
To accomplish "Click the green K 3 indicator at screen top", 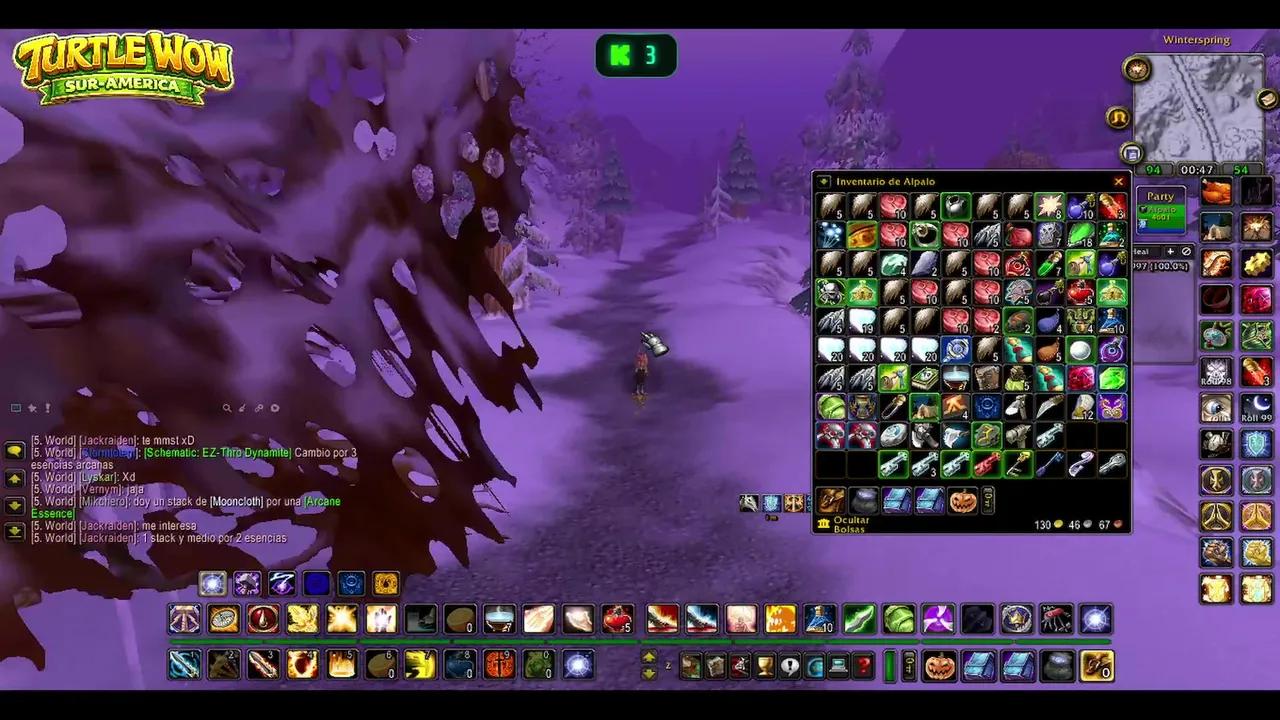I will (636, 55).
